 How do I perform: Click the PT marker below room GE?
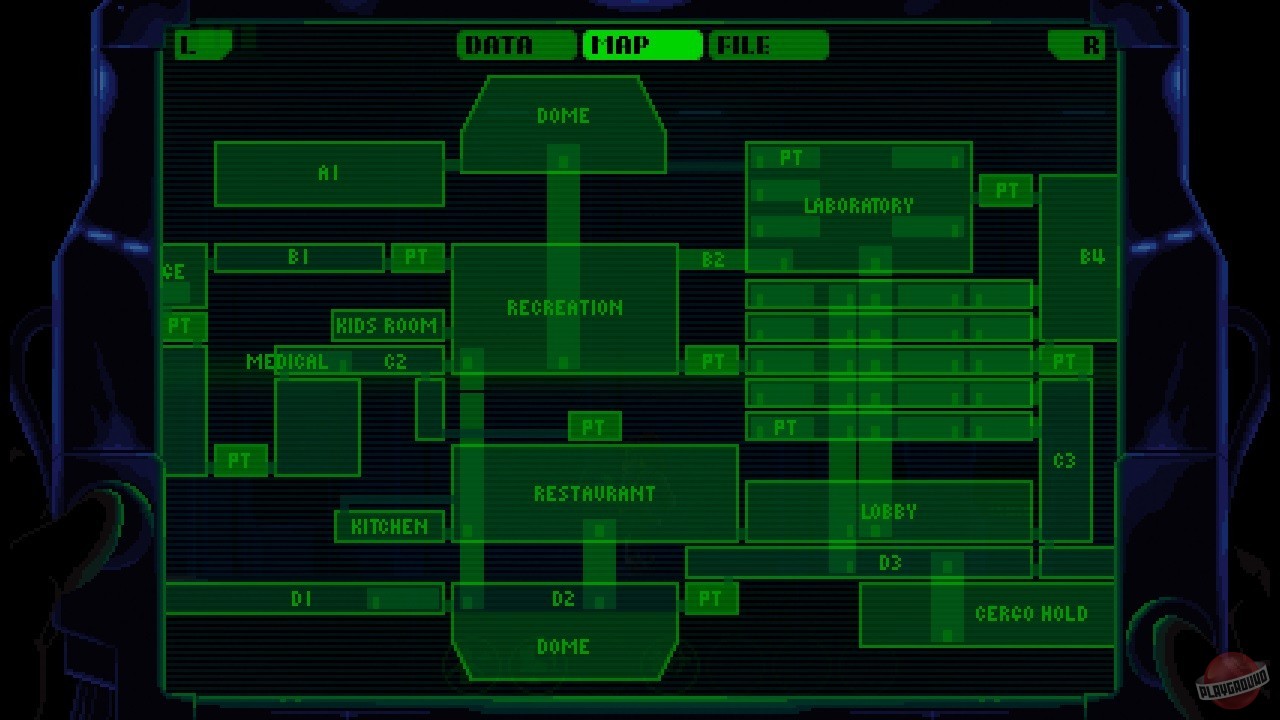(177, 324)
